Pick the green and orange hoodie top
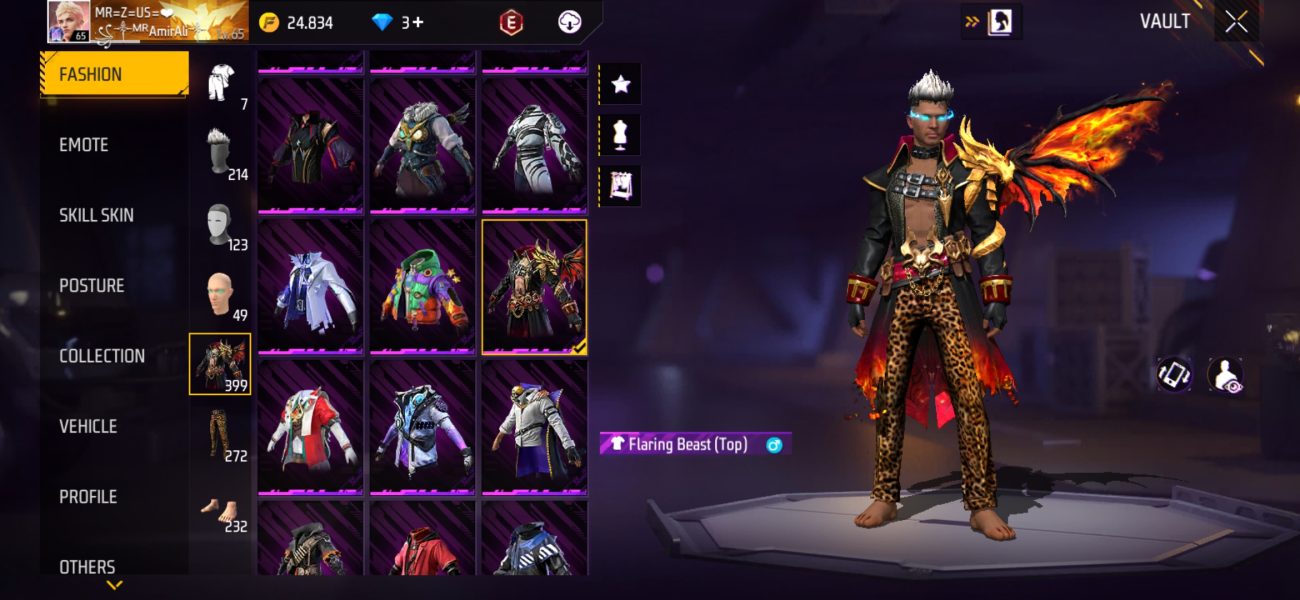 pos(422,287)
